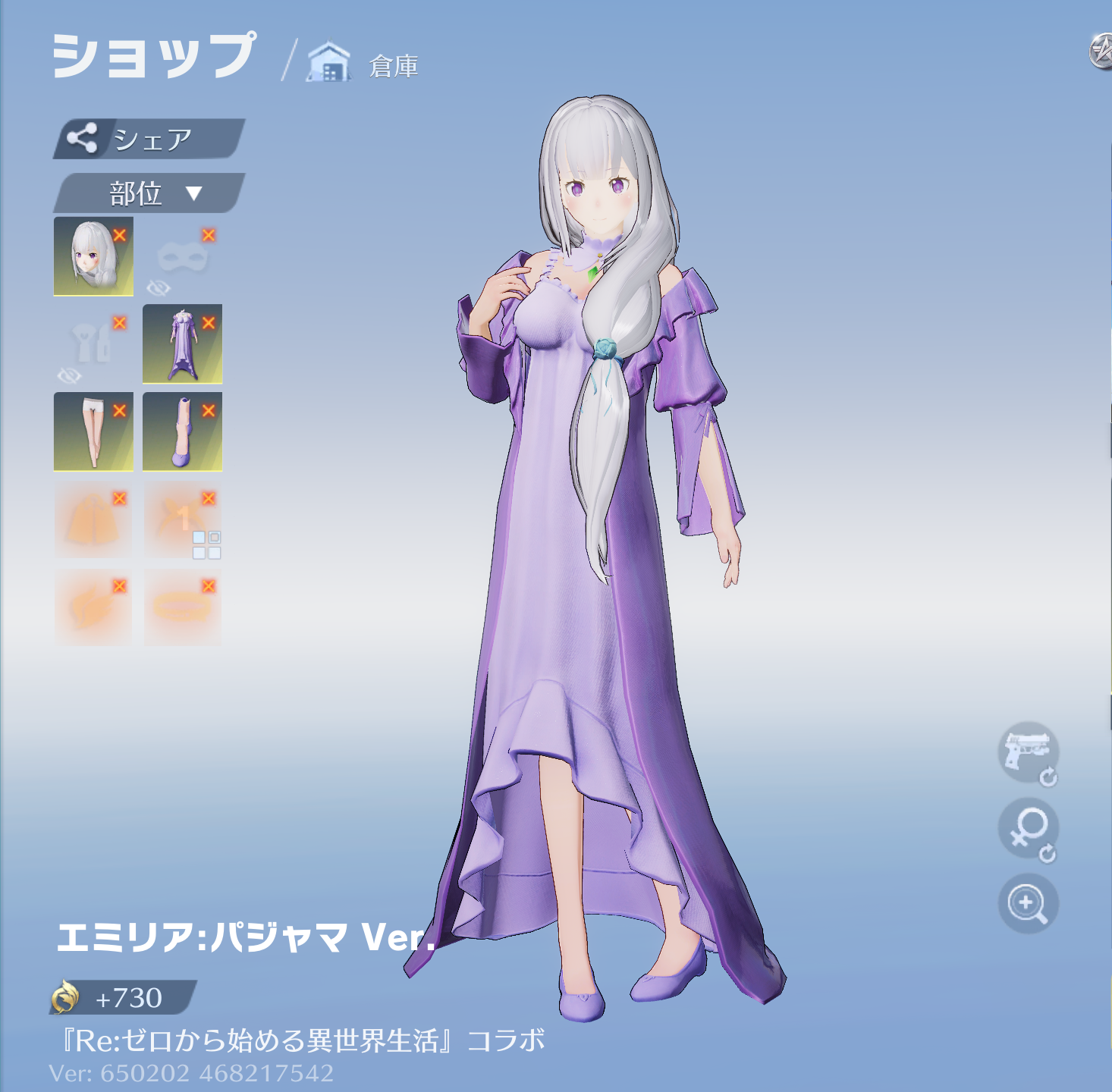Click the refresh arrow on the gender icon
Viewport: 1112px width, 1092px height.
click(1049, 855)
